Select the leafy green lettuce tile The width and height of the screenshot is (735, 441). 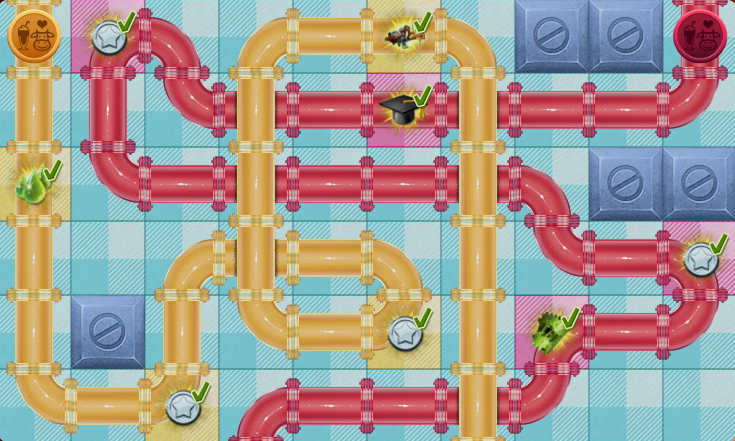550,331
